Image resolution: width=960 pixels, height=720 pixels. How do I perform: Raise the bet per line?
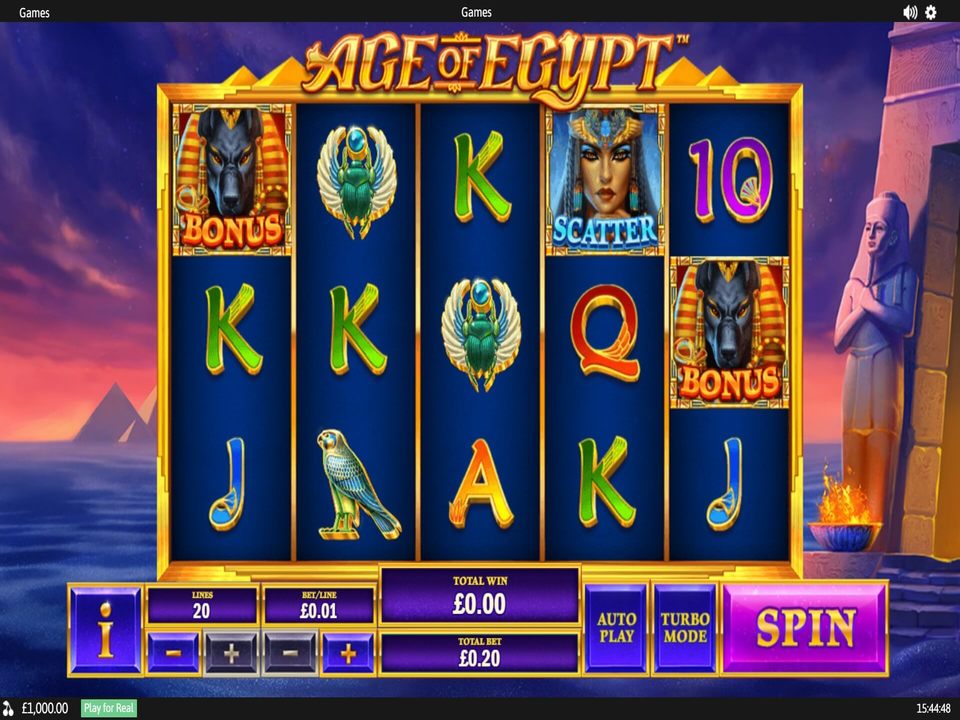coord(348,653)
